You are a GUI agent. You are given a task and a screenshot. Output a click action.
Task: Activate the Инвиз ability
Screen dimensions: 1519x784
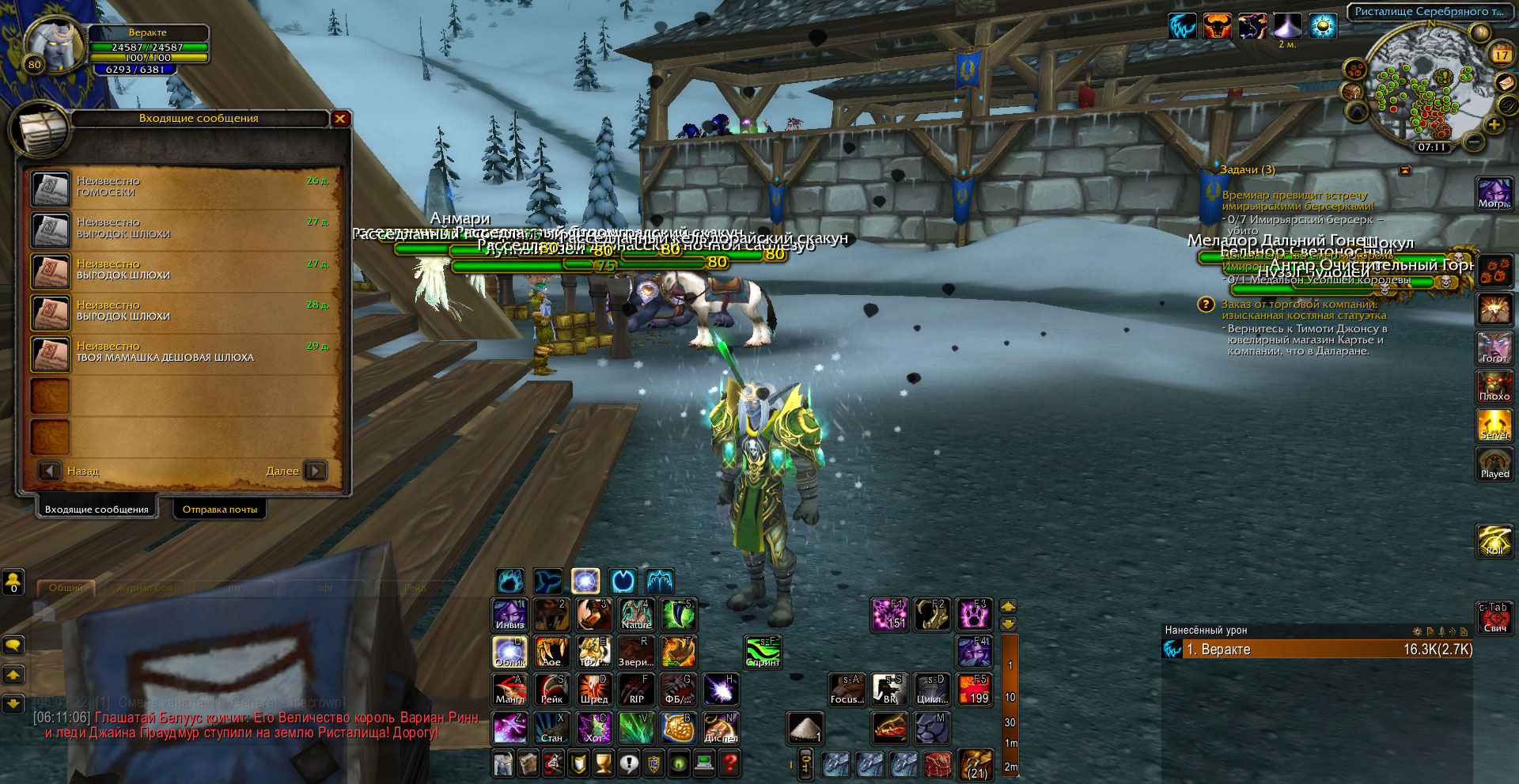(x=509, y=615)
